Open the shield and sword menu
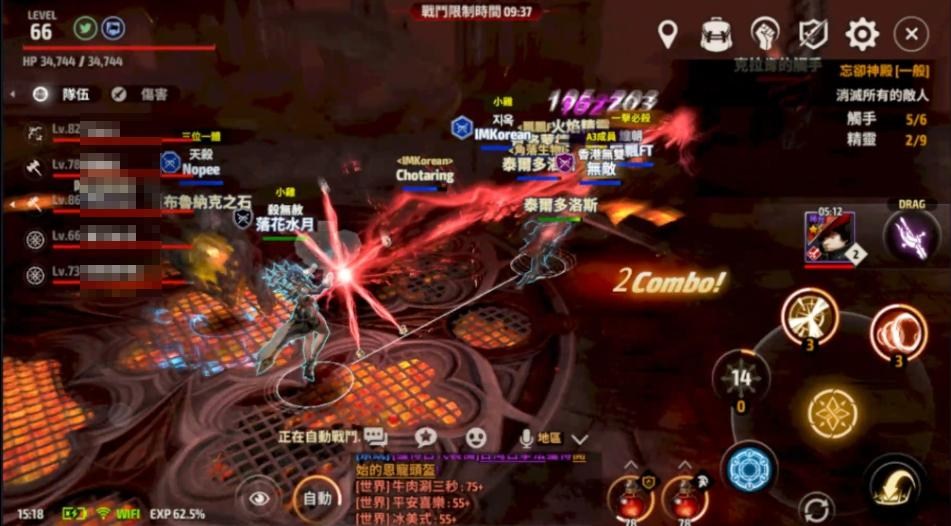Screen dimensions: 951x526 tap(813, 35)
